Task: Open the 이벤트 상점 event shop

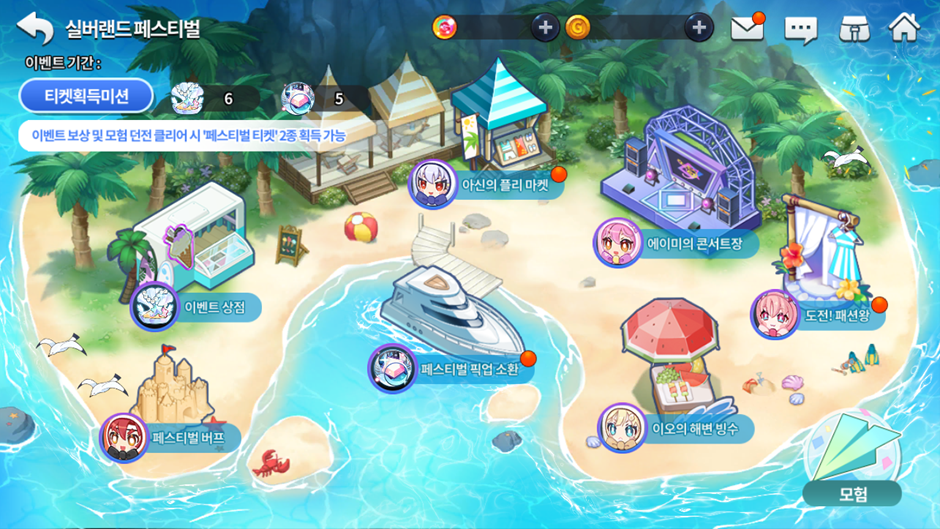Action: click(x=200, y=306)
